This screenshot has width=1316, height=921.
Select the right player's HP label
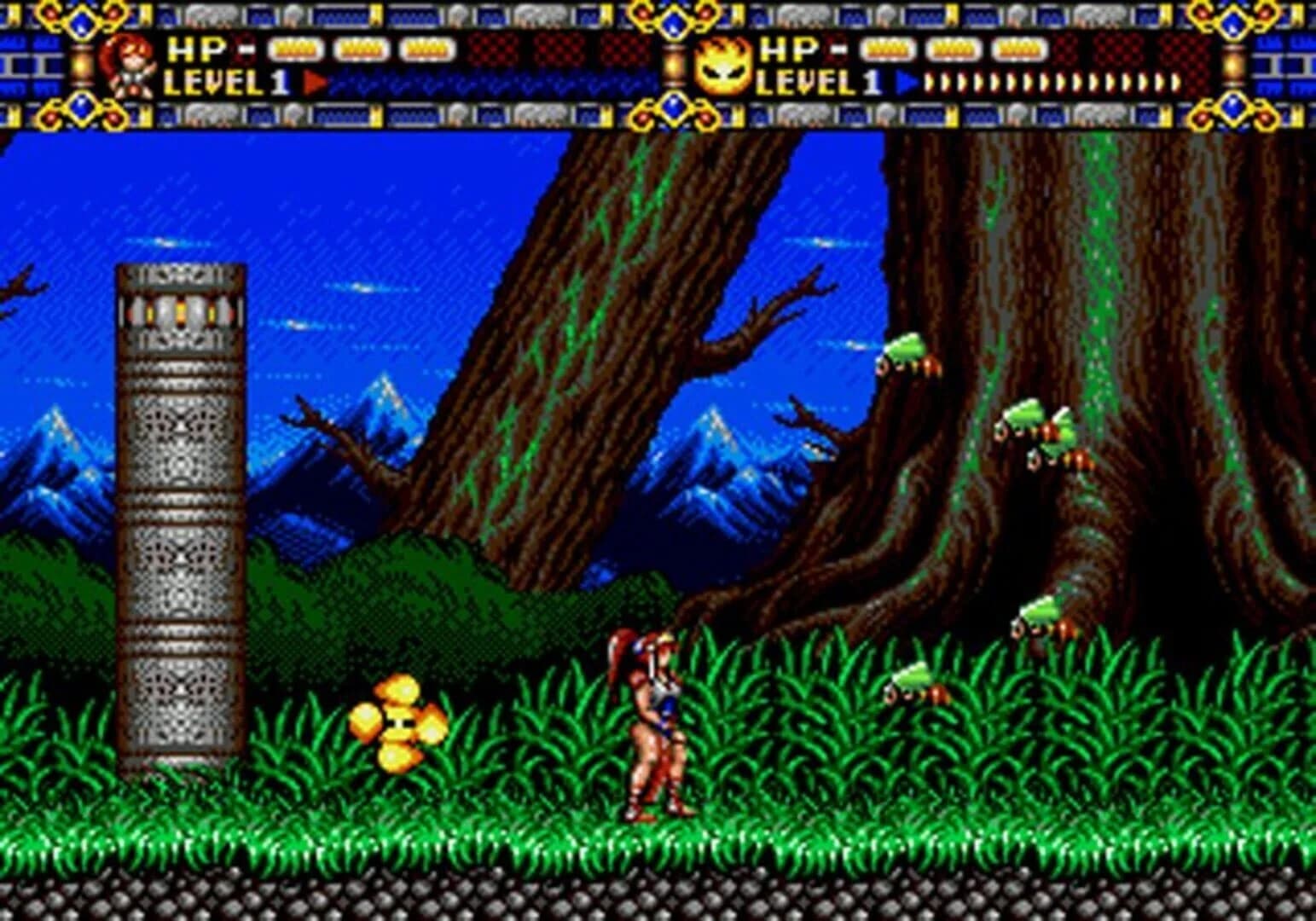(x=786, y=49)
